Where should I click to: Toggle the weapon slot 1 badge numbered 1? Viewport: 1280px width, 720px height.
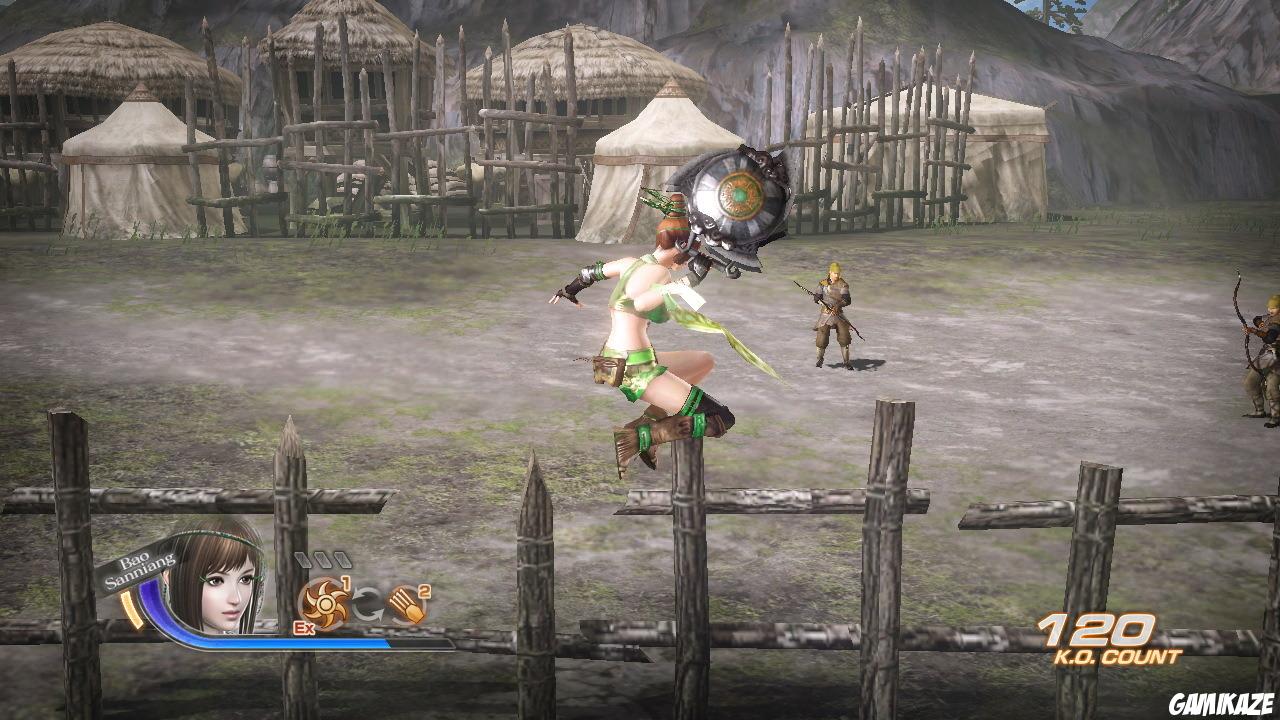346,582
